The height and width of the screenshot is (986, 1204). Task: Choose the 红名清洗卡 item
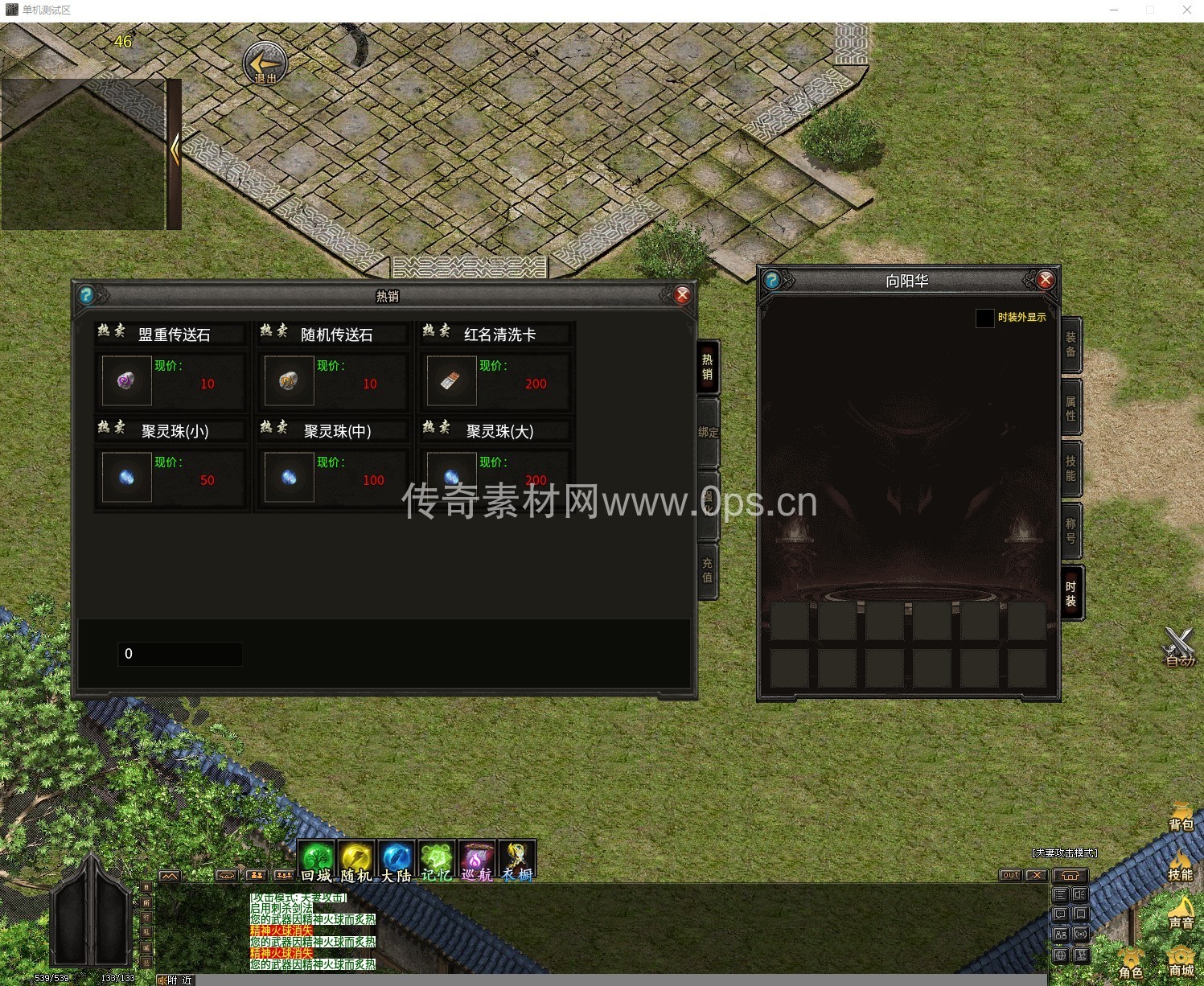click(x=451, y=380)
